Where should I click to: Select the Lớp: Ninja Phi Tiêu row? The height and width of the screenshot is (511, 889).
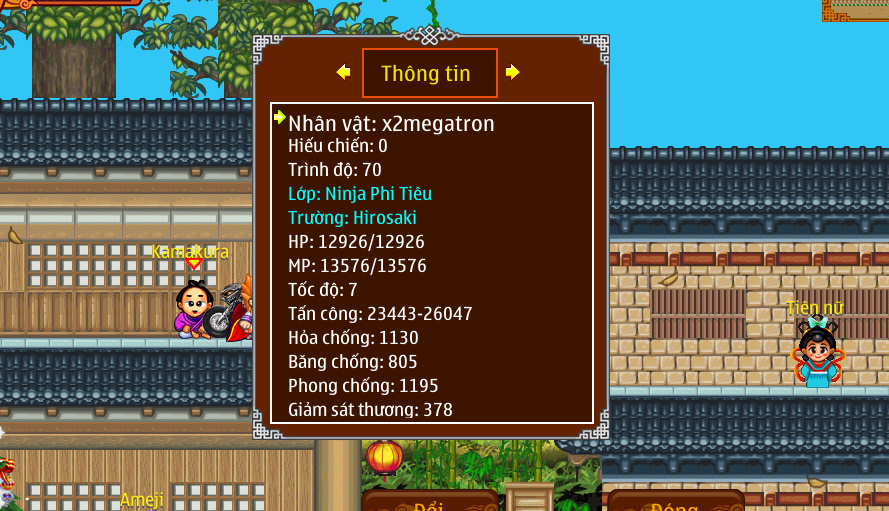point(360,194)
